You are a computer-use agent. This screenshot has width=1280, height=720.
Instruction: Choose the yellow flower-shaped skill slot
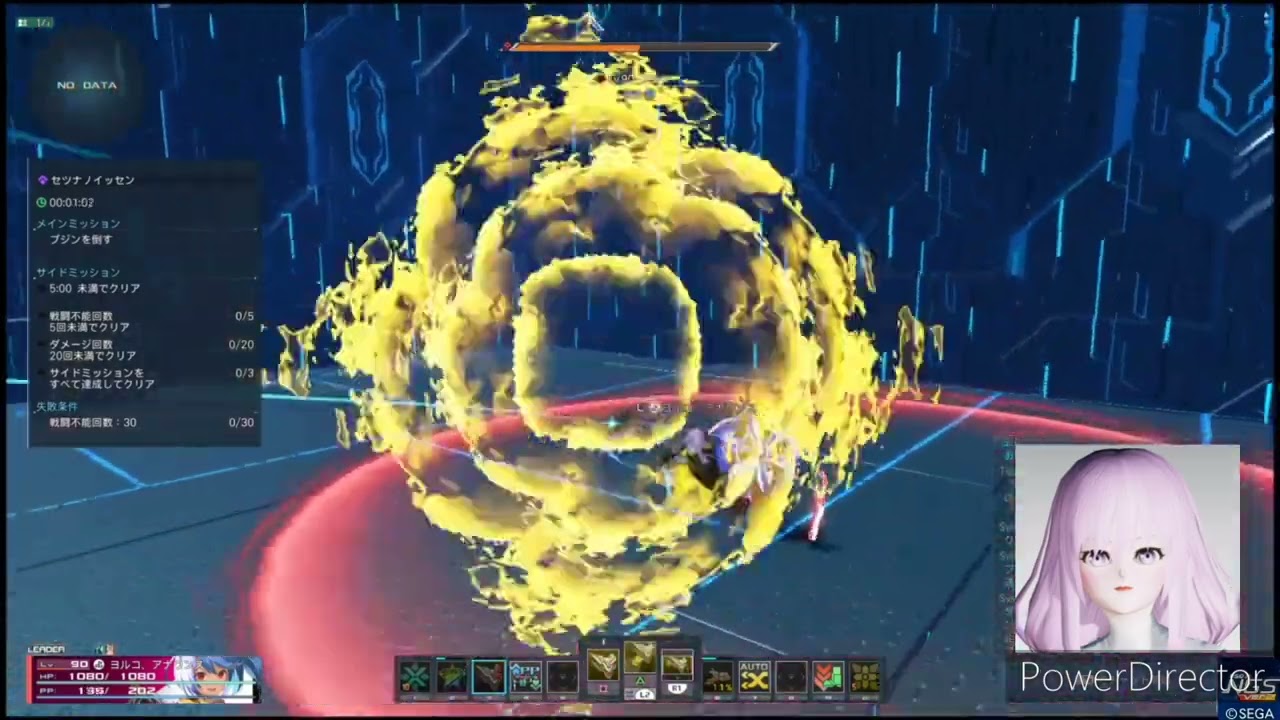point(864,678)
